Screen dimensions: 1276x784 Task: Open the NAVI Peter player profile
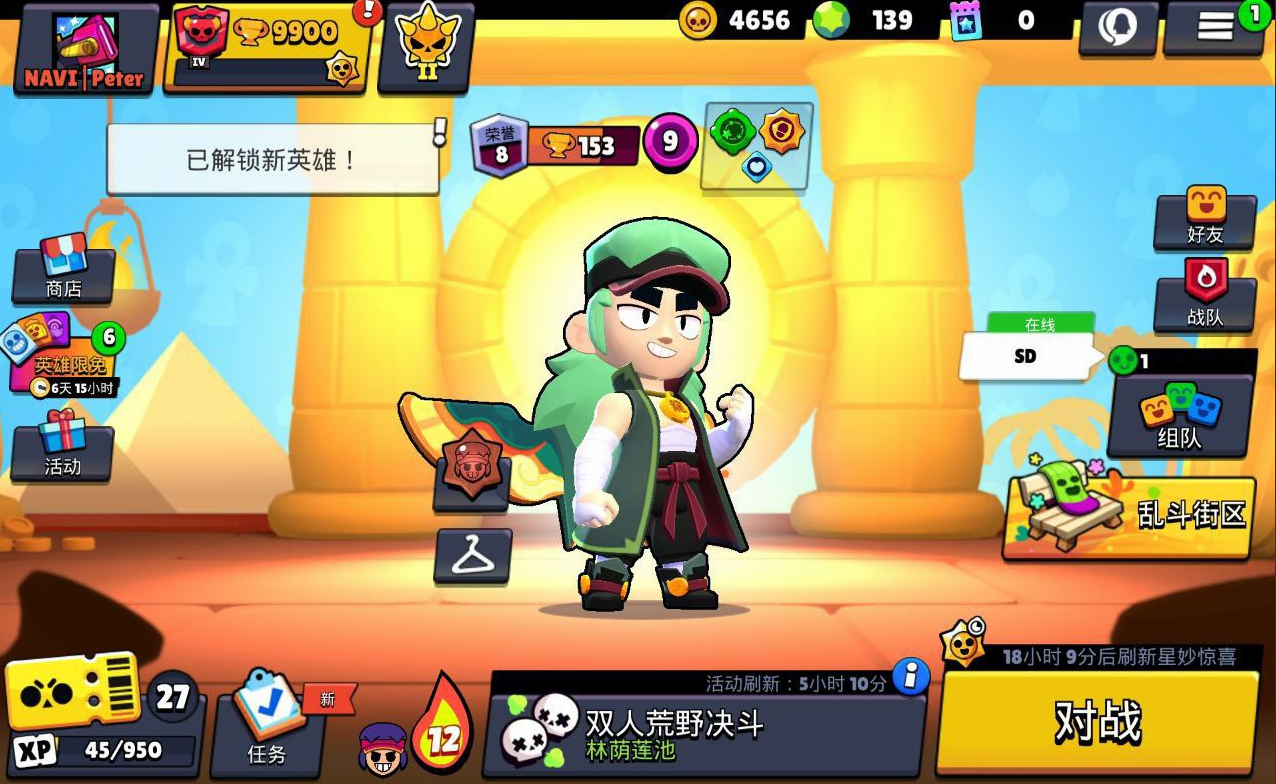point(85,50)
